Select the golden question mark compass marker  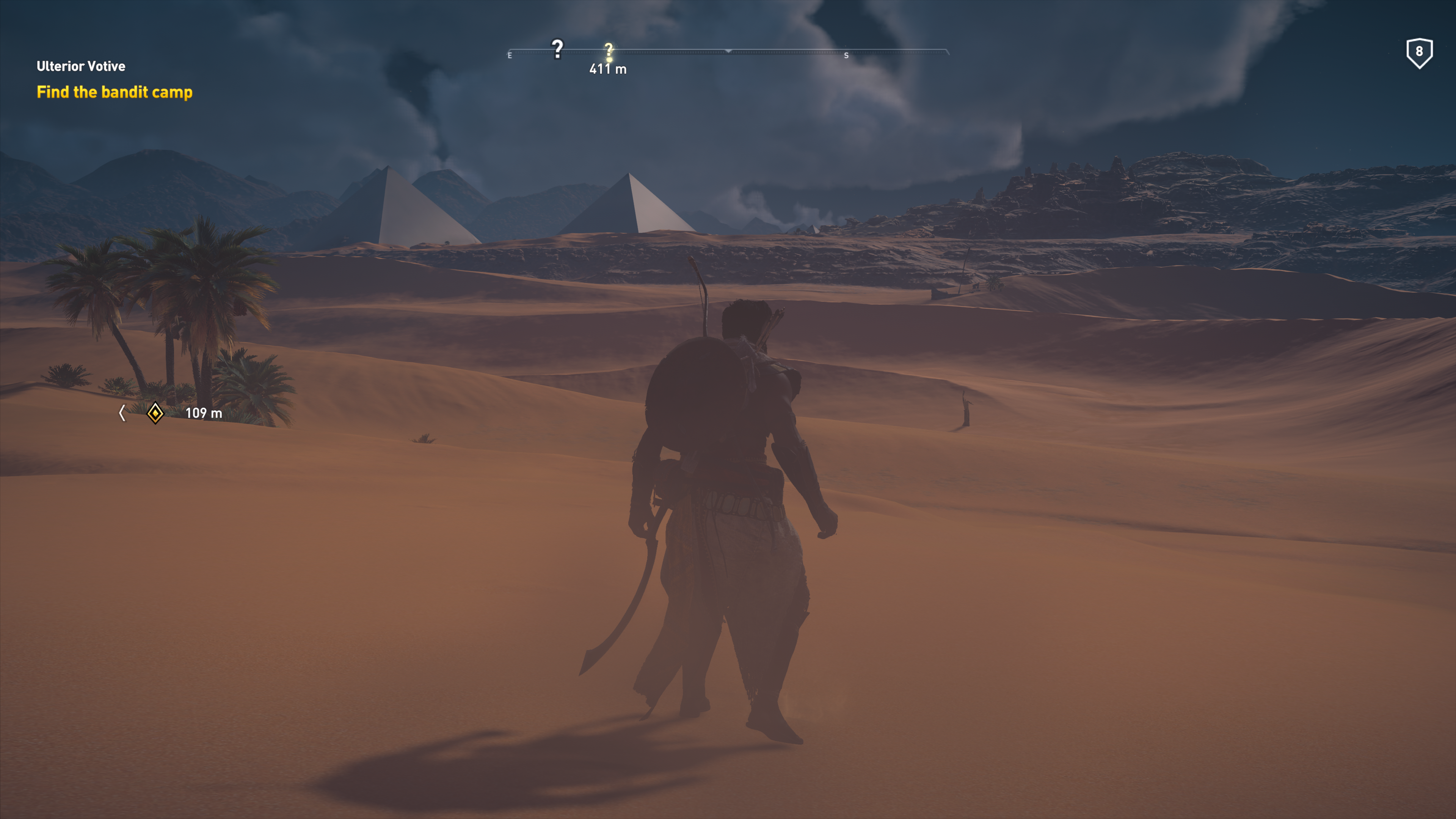click(x=609, y=51)
